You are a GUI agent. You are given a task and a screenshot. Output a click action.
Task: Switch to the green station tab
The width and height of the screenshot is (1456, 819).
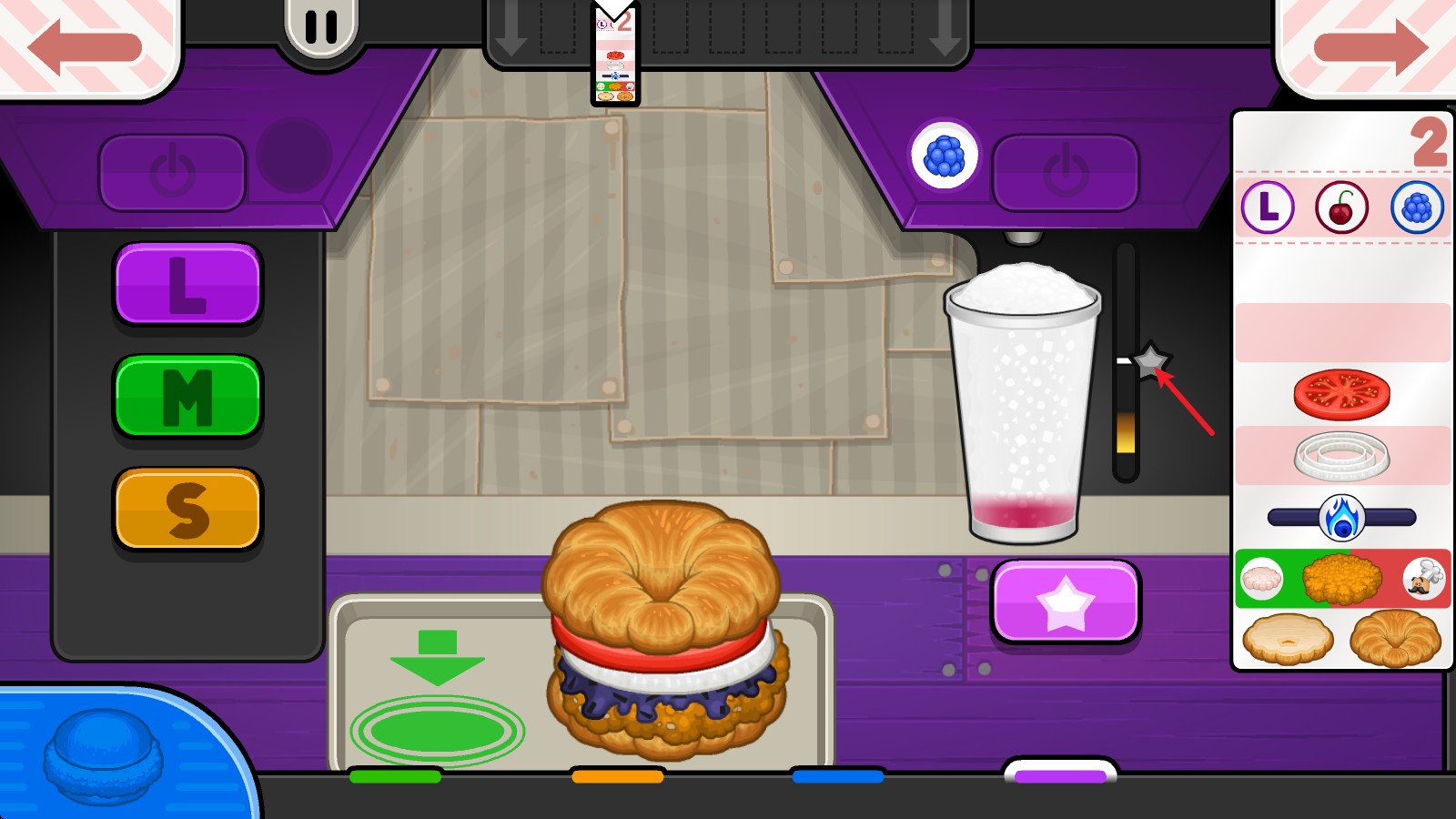coord(395,776)
